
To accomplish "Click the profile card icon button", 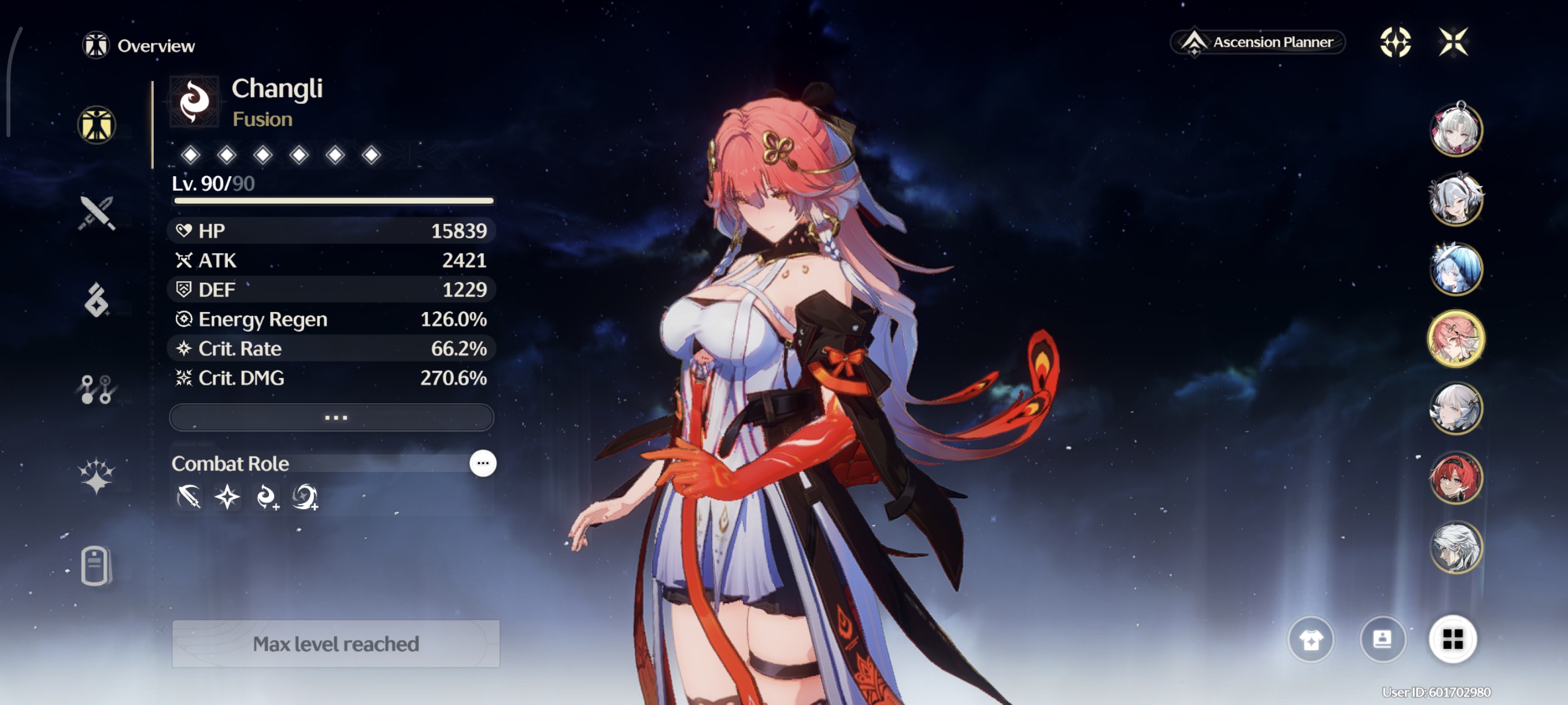I will 1382,639.
